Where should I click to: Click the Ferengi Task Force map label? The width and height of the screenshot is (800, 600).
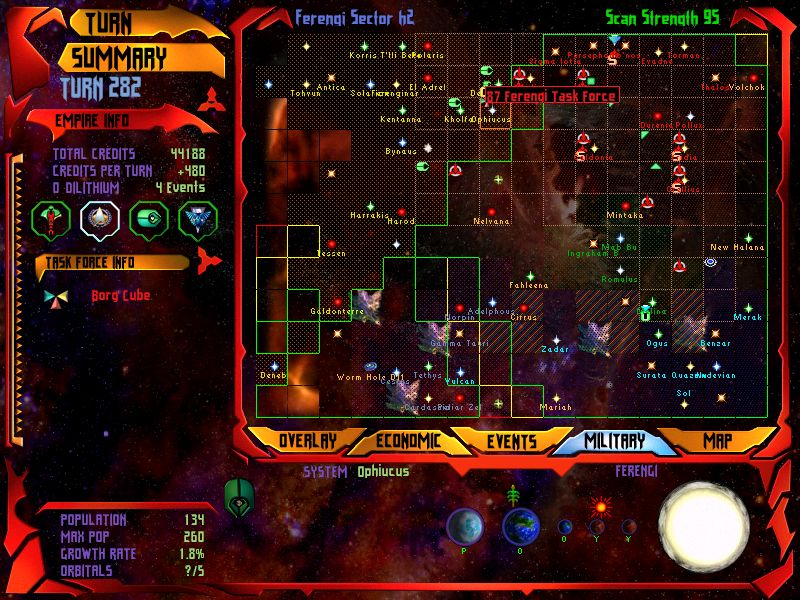point(552,96)
